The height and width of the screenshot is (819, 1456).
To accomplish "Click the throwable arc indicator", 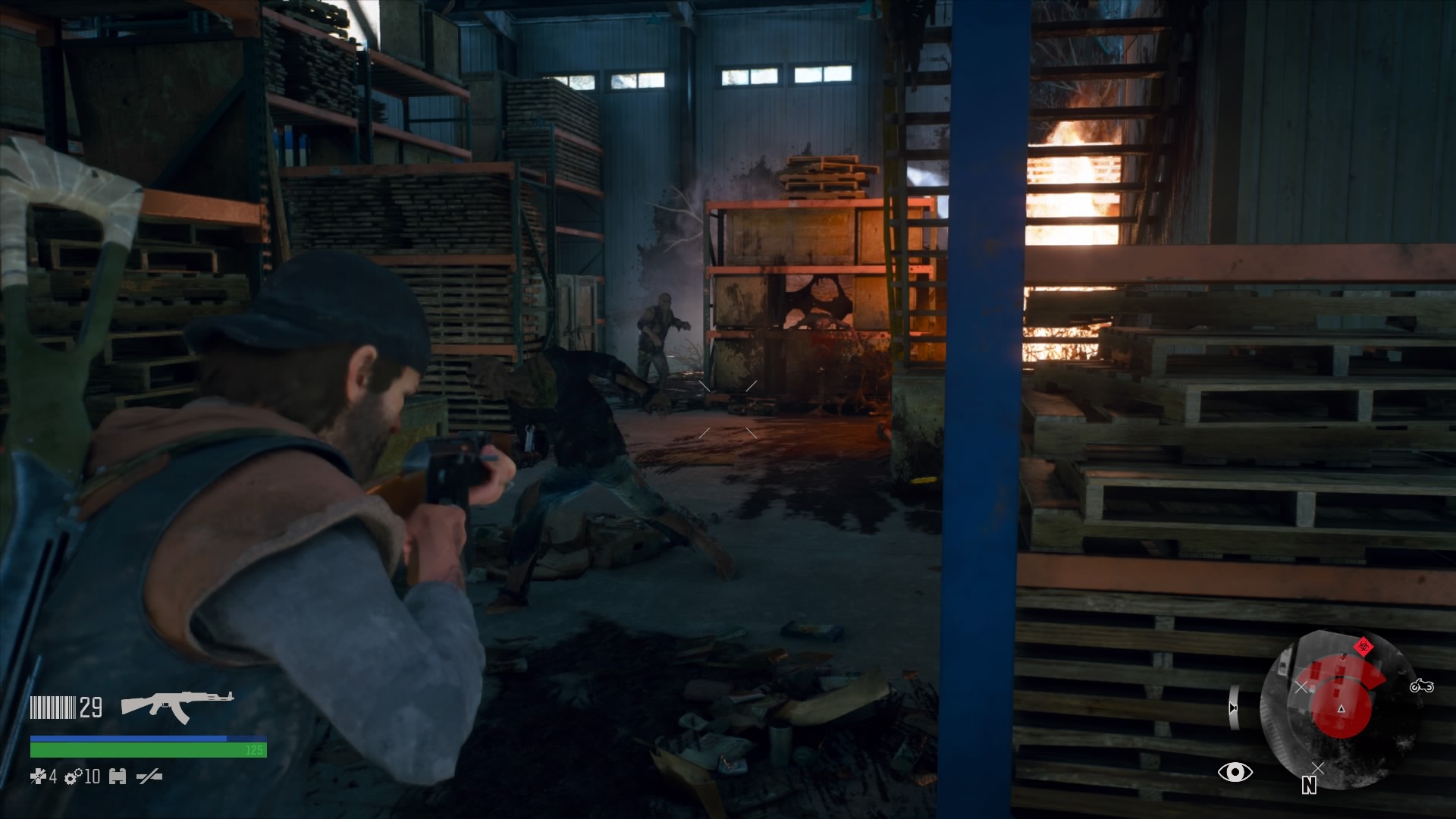I will point(1235,707).
